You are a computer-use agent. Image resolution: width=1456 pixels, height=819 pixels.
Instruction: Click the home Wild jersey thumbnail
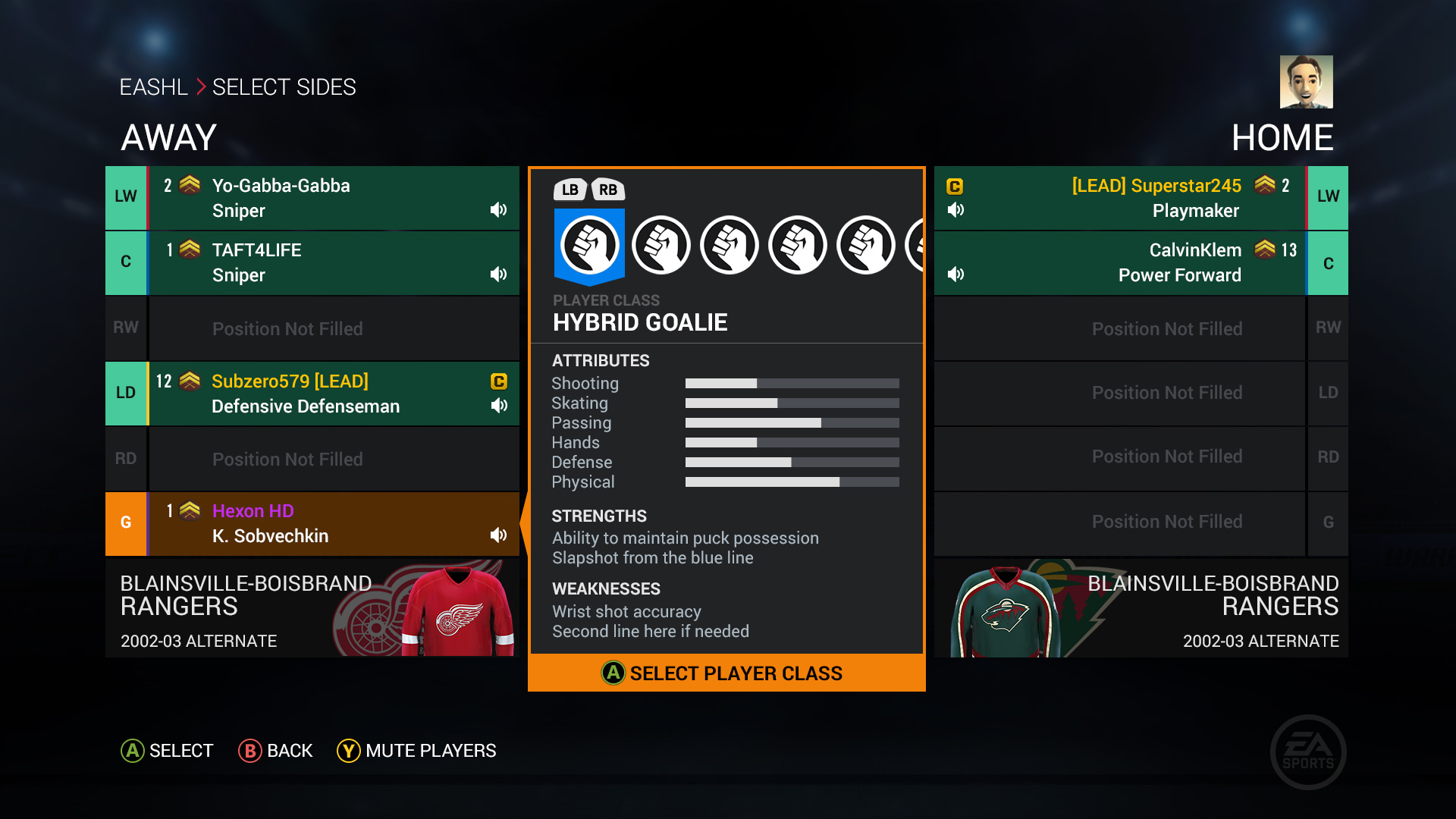click(x=1006, y=610)
